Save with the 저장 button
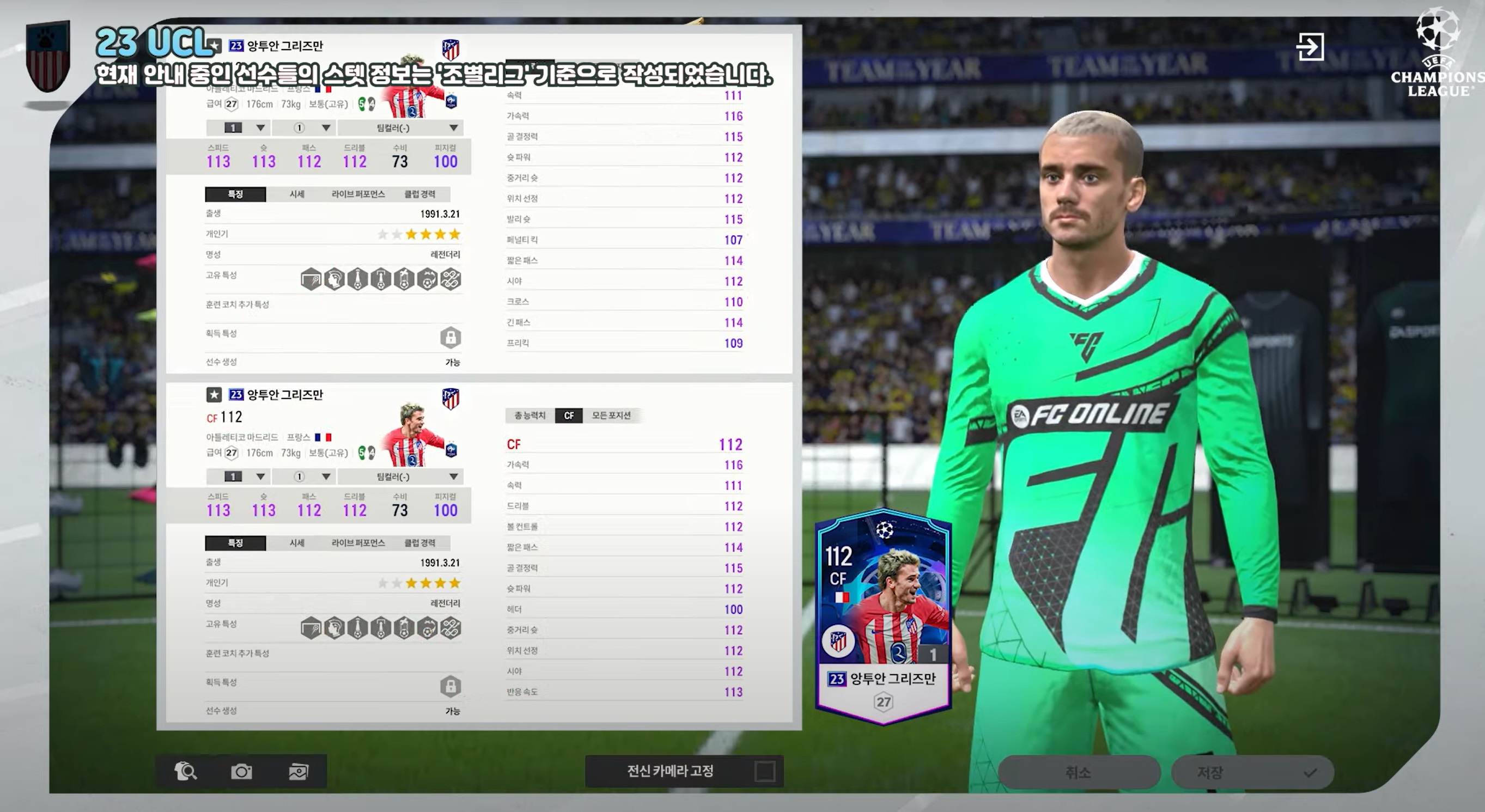 [1251, 772]
